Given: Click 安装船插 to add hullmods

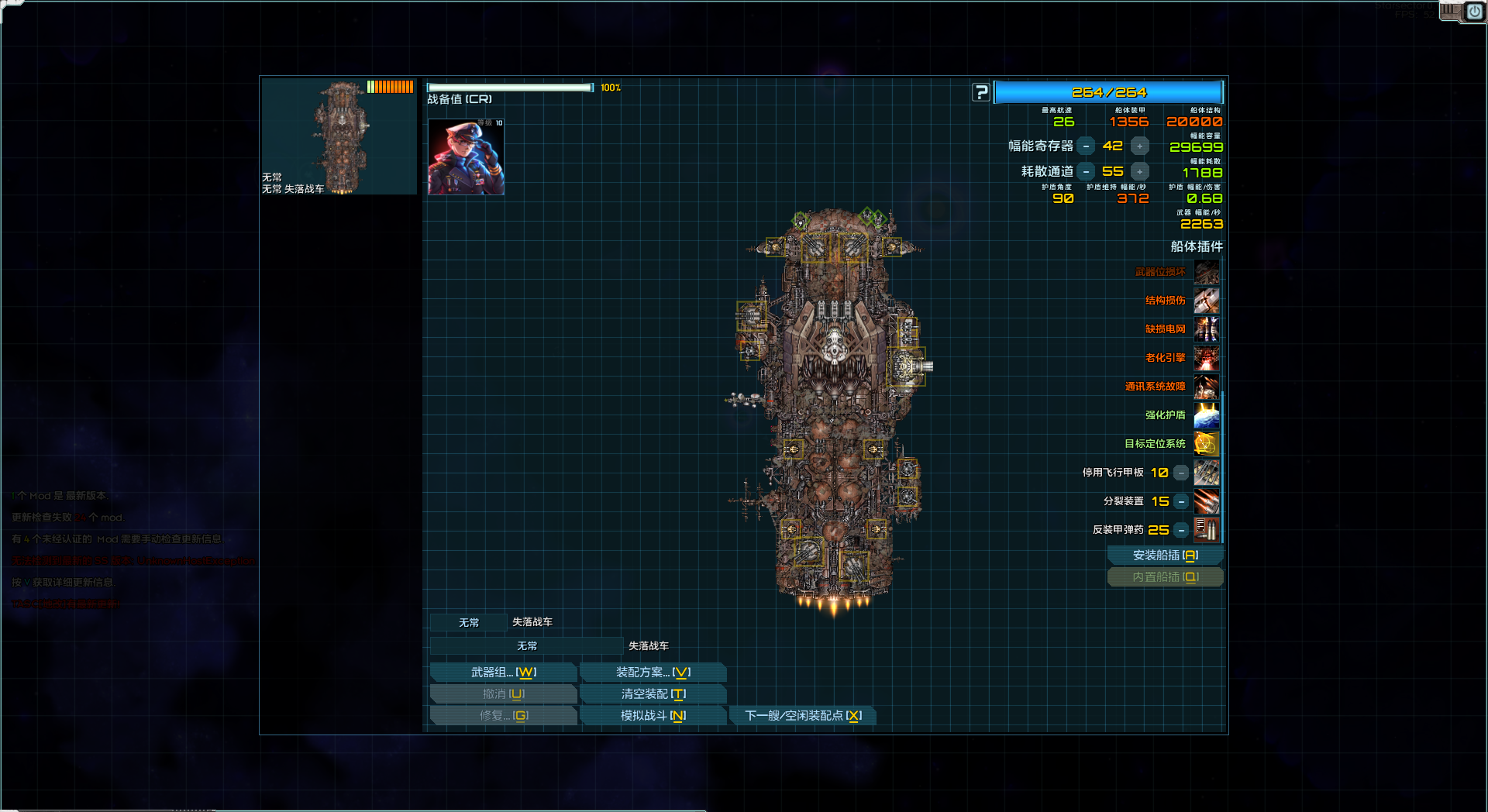Looking at the screenshot, I should 1165,556.
